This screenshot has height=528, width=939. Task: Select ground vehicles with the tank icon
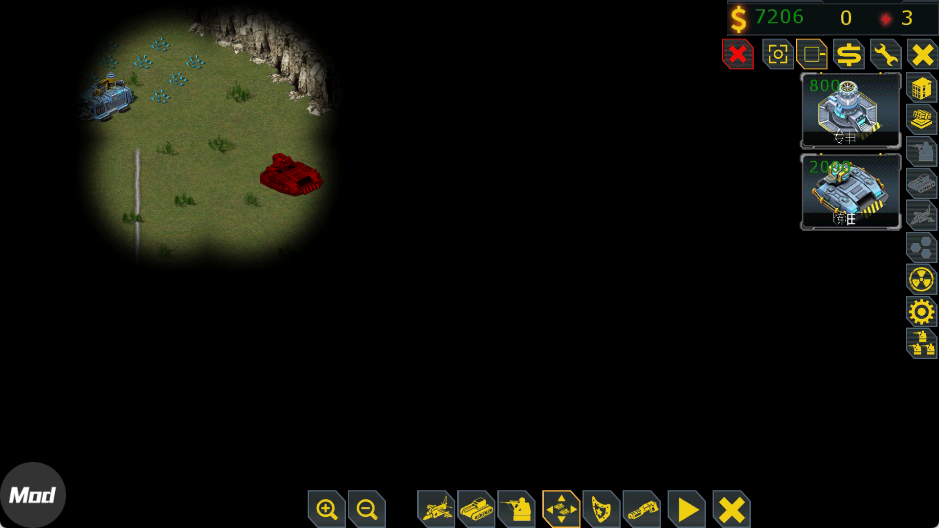point(477,509)
